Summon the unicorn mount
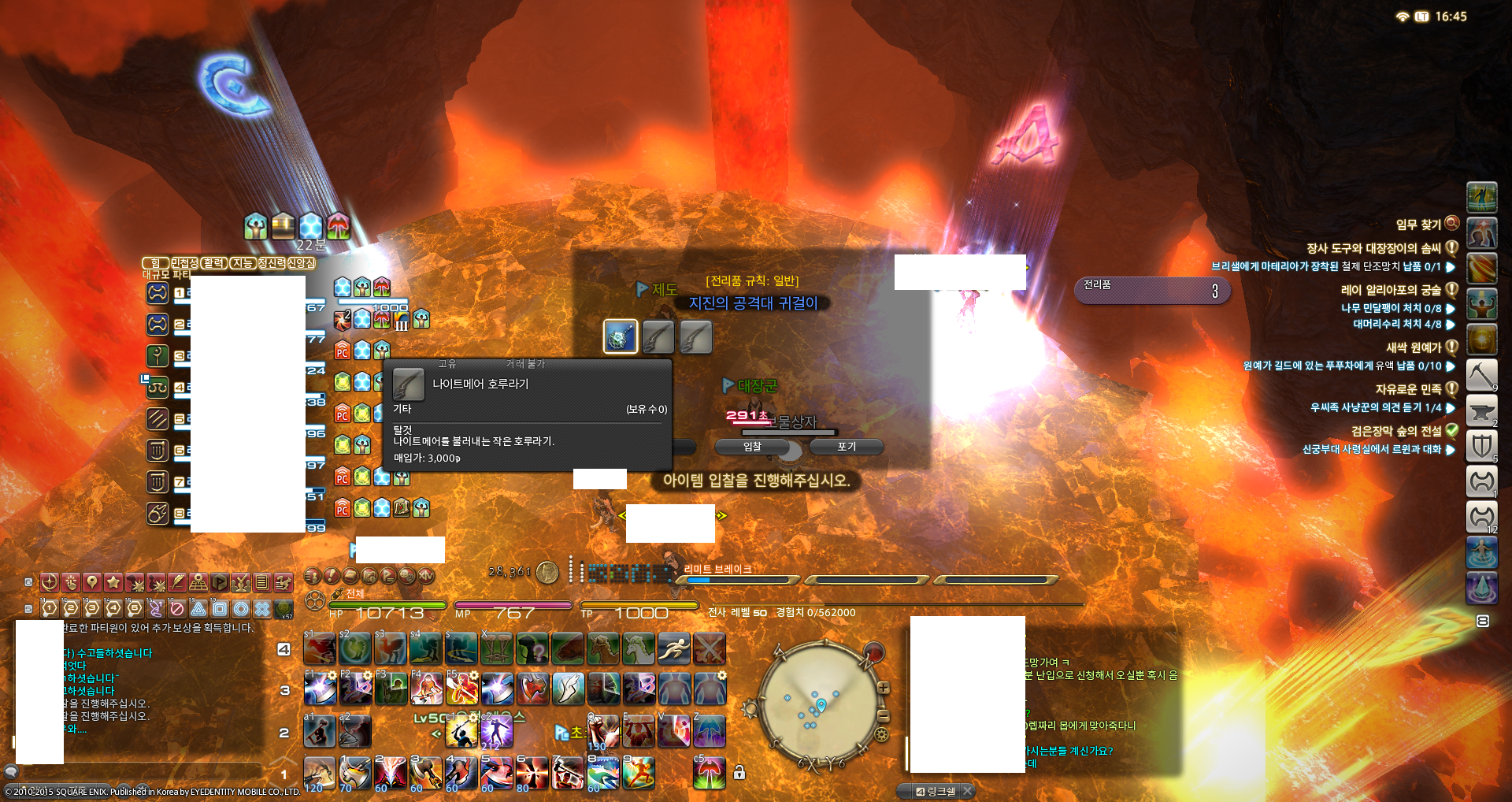This screenshot has width=1512, height=802. tap(639, 649)
